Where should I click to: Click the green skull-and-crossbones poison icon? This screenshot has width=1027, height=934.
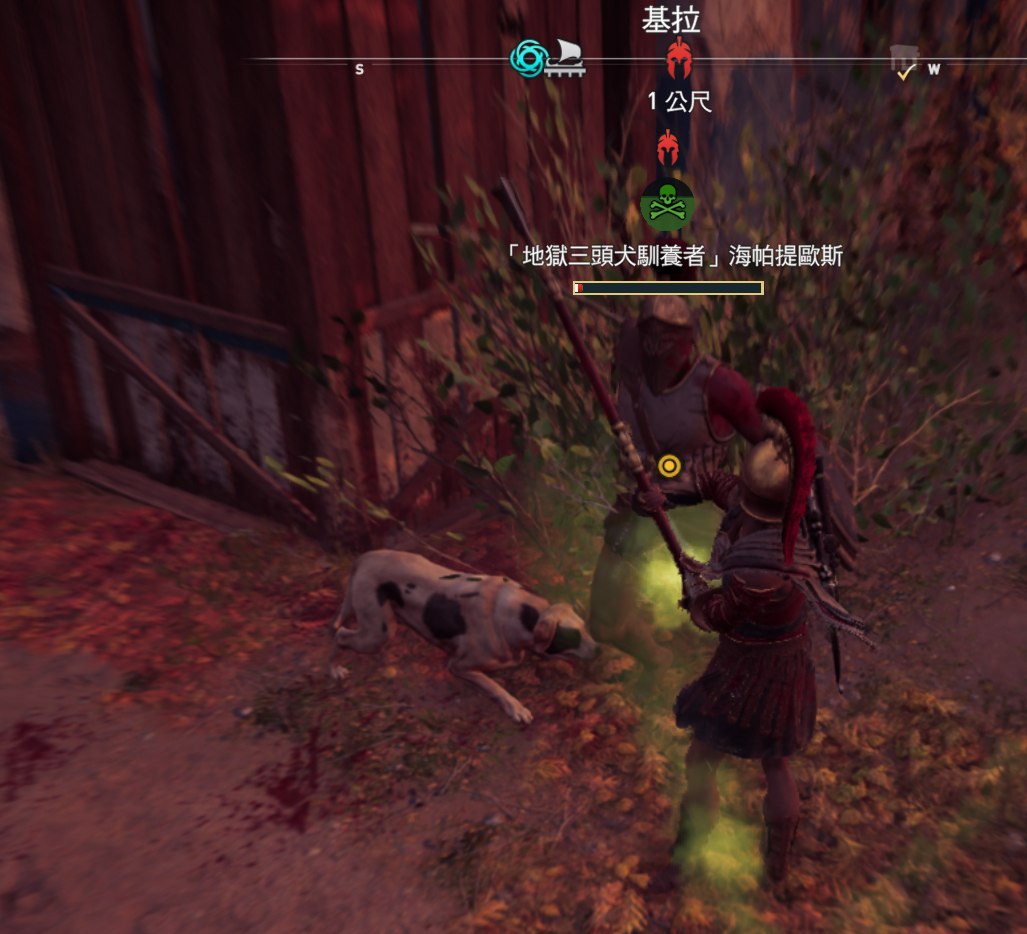tap(667, 204)
